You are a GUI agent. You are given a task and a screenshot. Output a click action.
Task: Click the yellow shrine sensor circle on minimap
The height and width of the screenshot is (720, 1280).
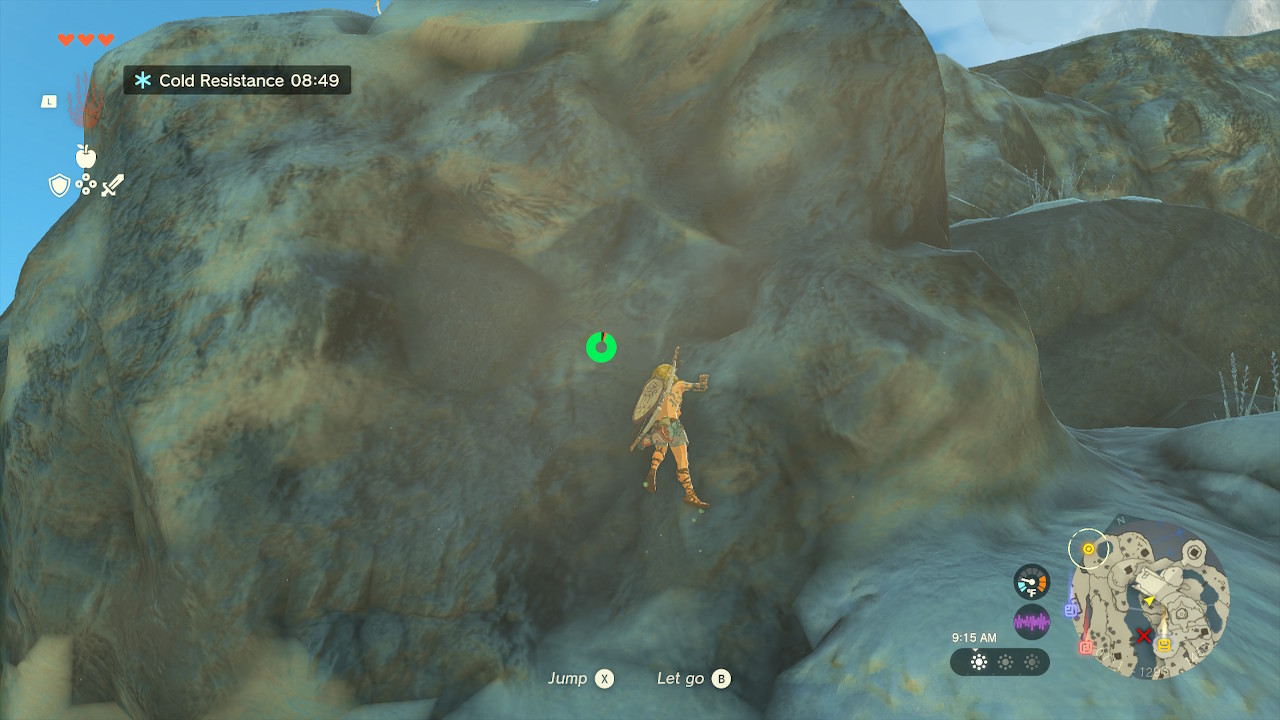pyautogui.click(x=1088, y=548)
